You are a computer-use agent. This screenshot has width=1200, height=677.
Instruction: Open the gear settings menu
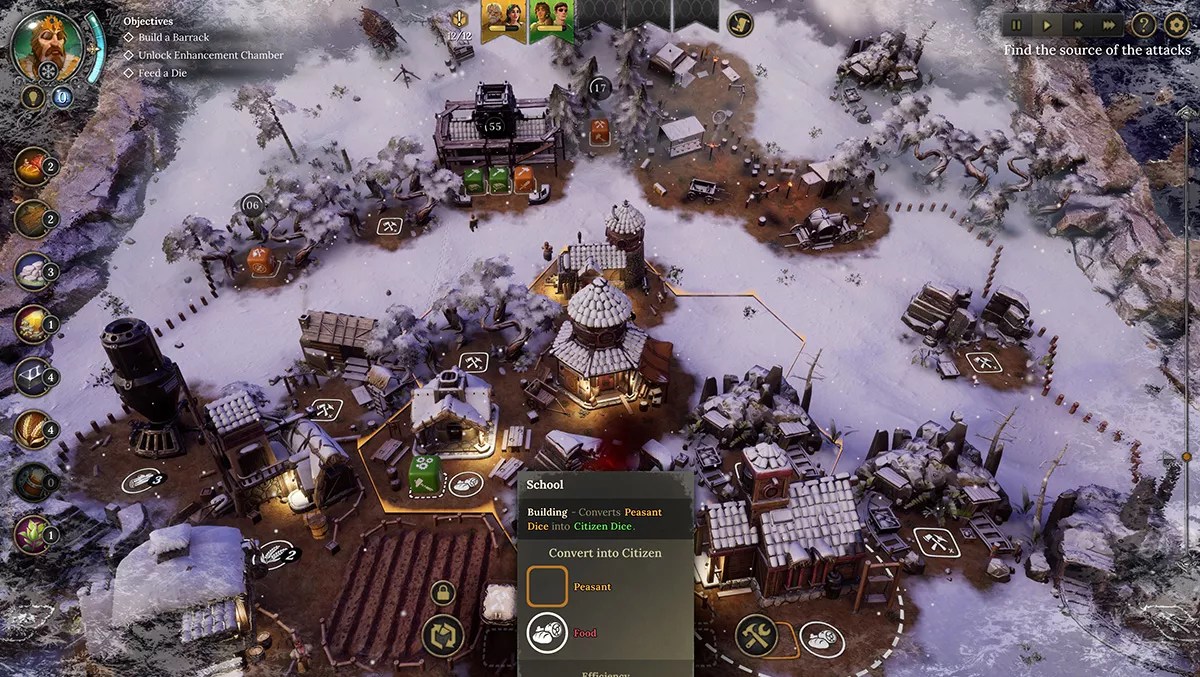tap(1176, 25)
